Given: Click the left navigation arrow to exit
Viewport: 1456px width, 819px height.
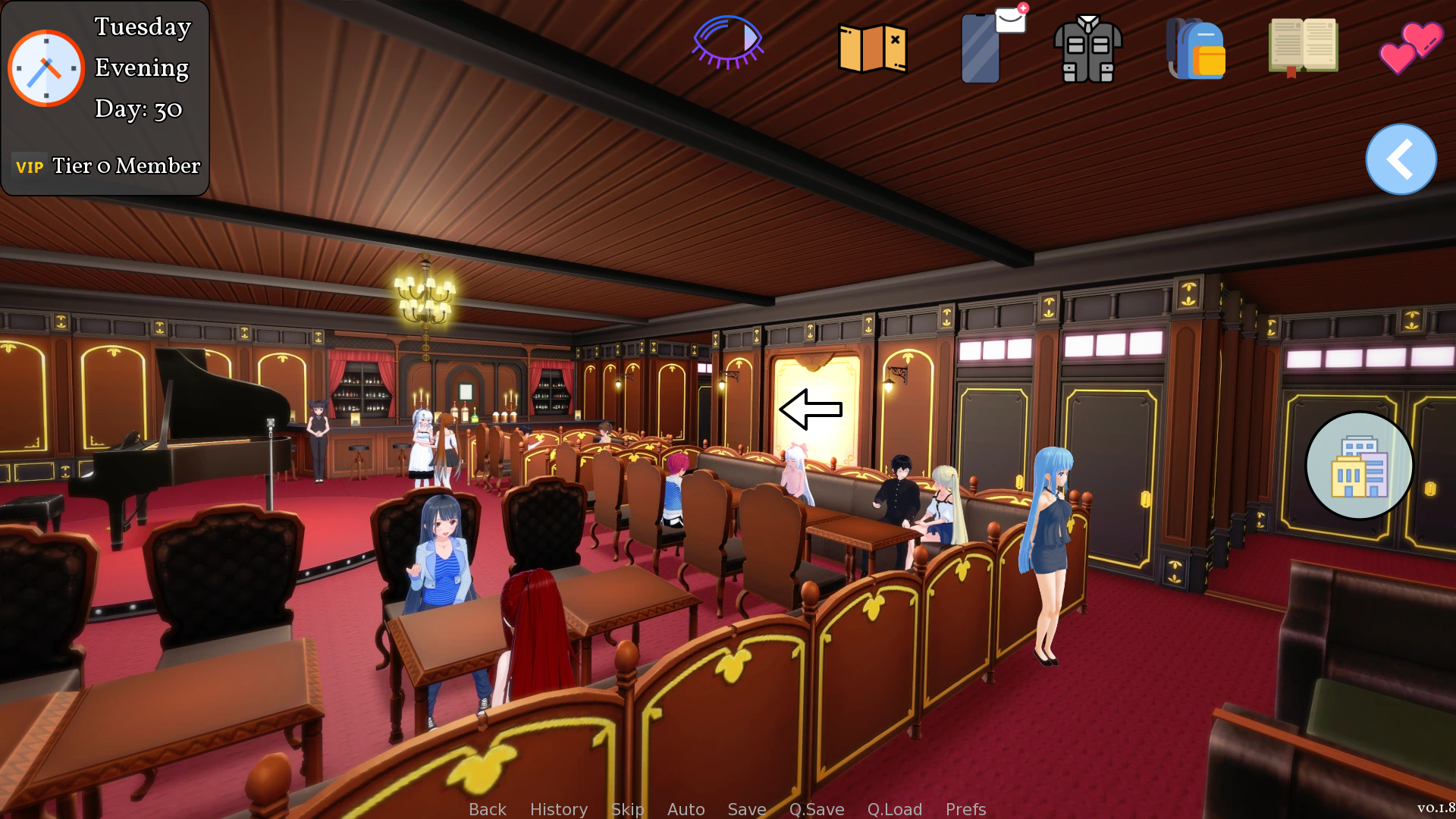Looking at the screenshot, I should (809, 409).
